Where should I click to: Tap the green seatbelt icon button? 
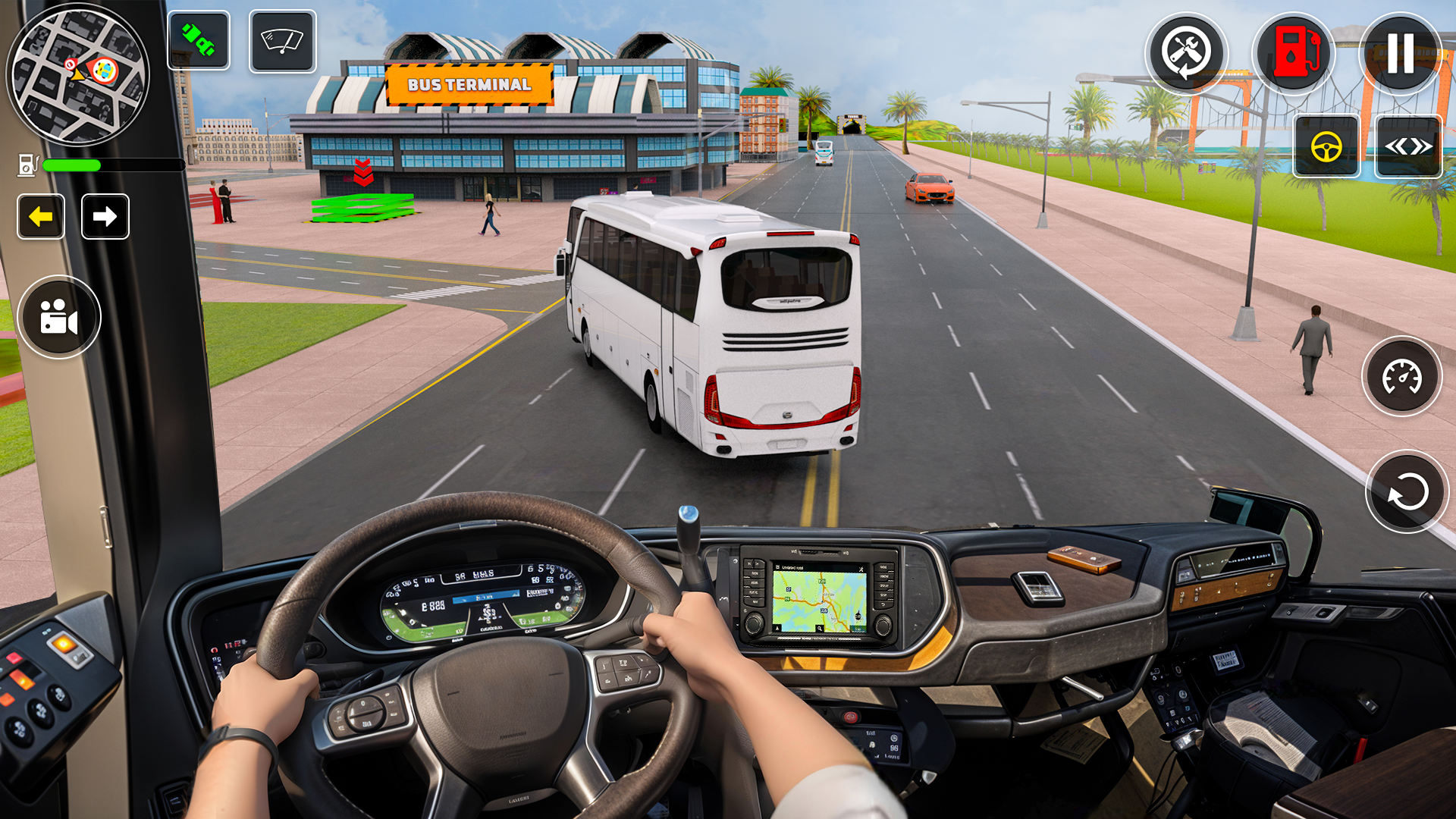coord(199,41)
